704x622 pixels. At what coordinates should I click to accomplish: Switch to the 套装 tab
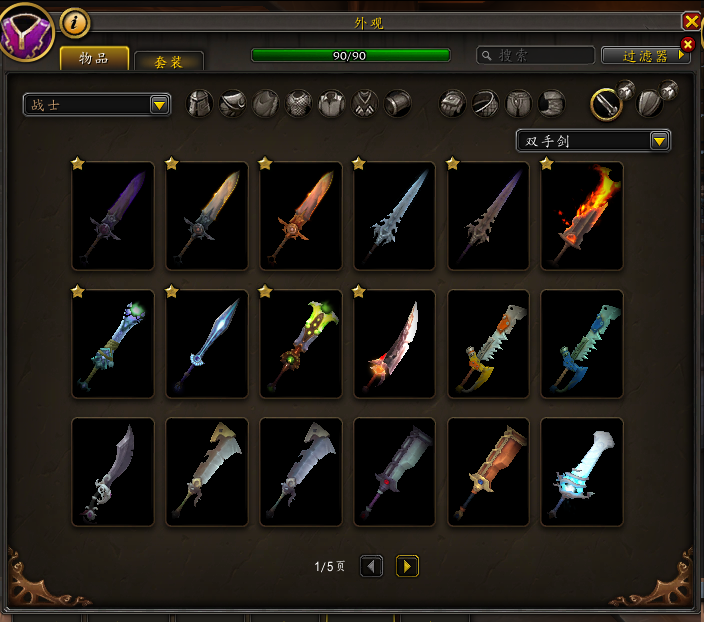point(168,61)
